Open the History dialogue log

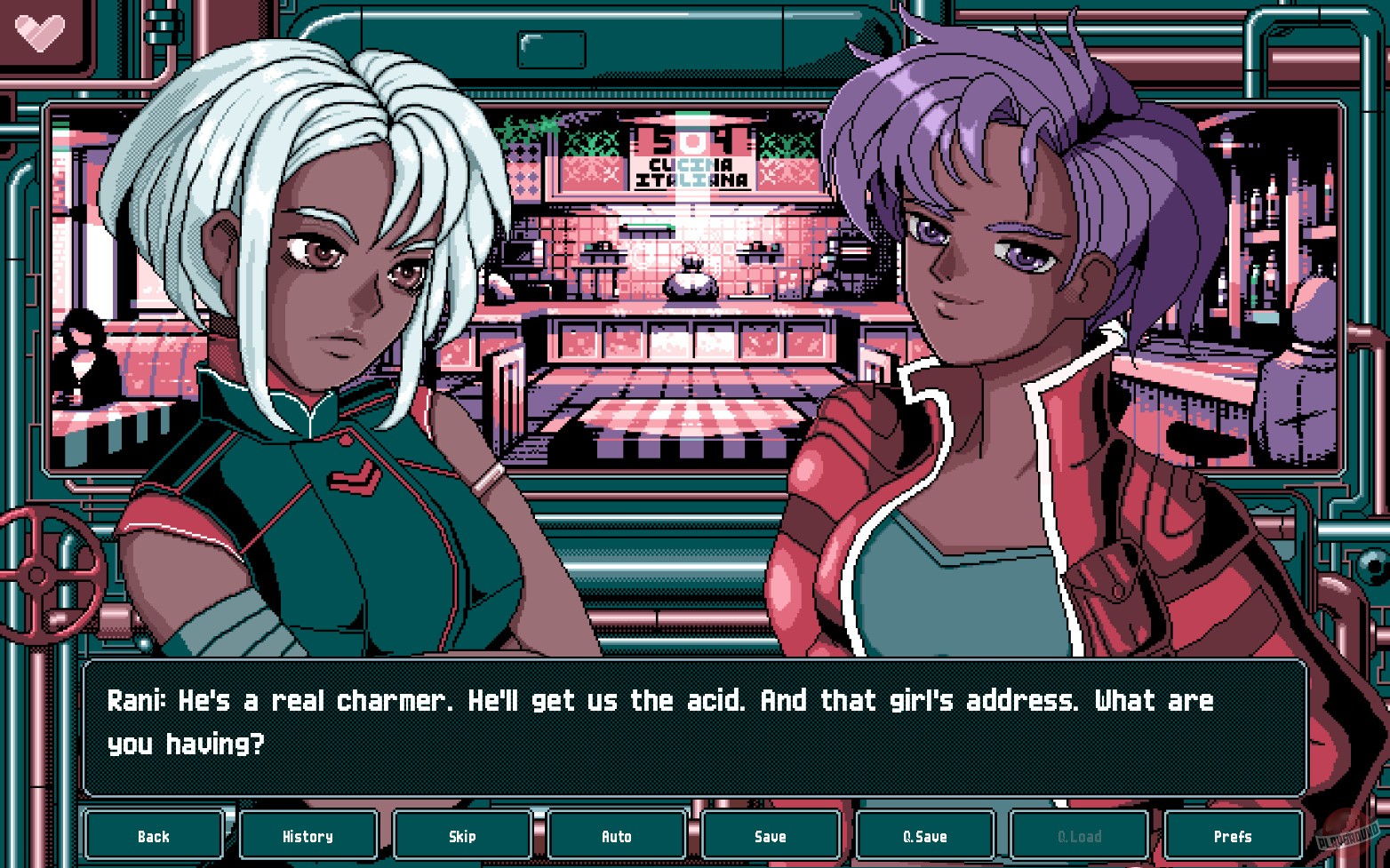tap(308, 836)
